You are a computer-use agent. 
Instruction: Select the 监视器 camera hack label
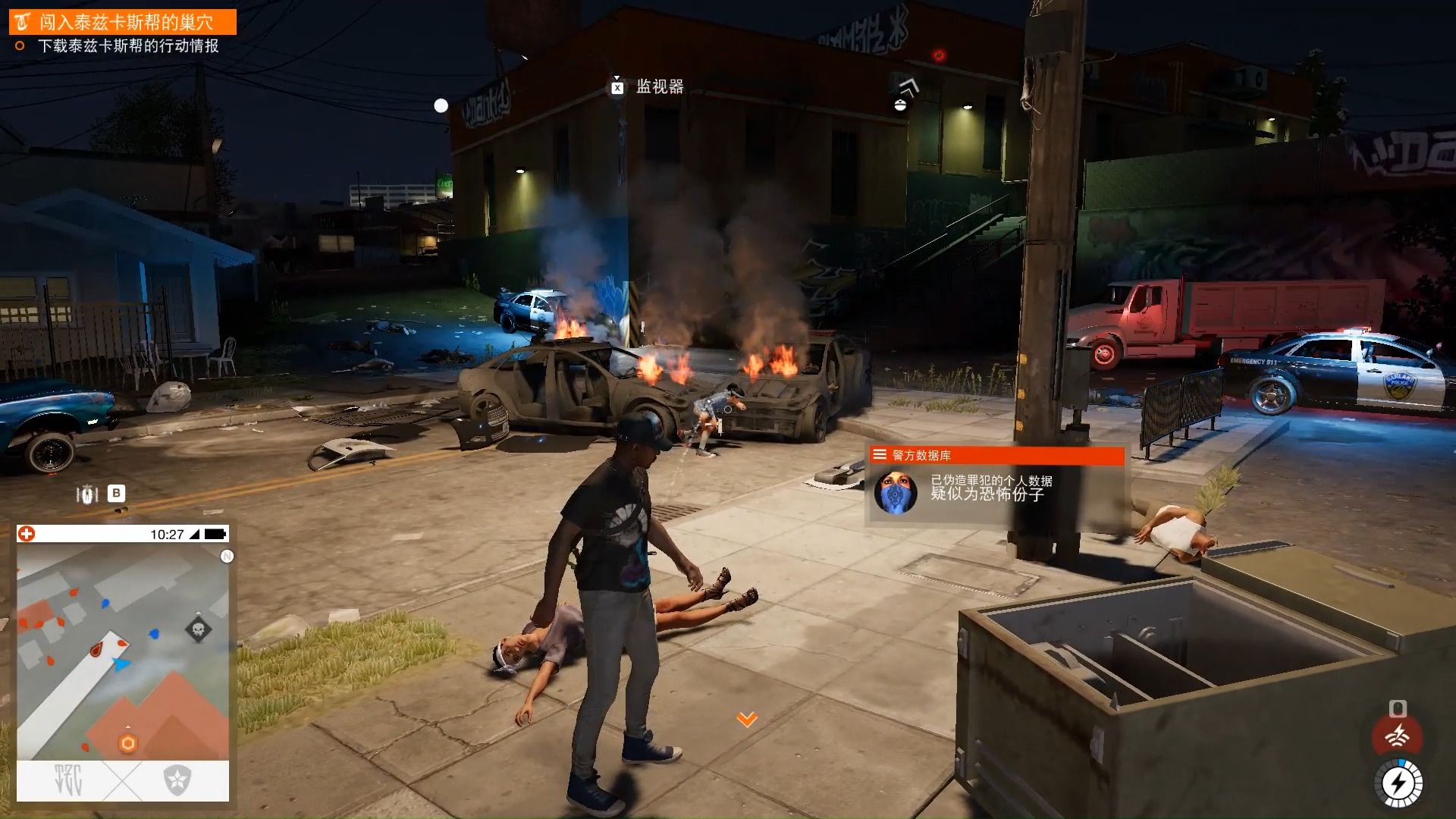pyautogui.click(x=659, y=87)
